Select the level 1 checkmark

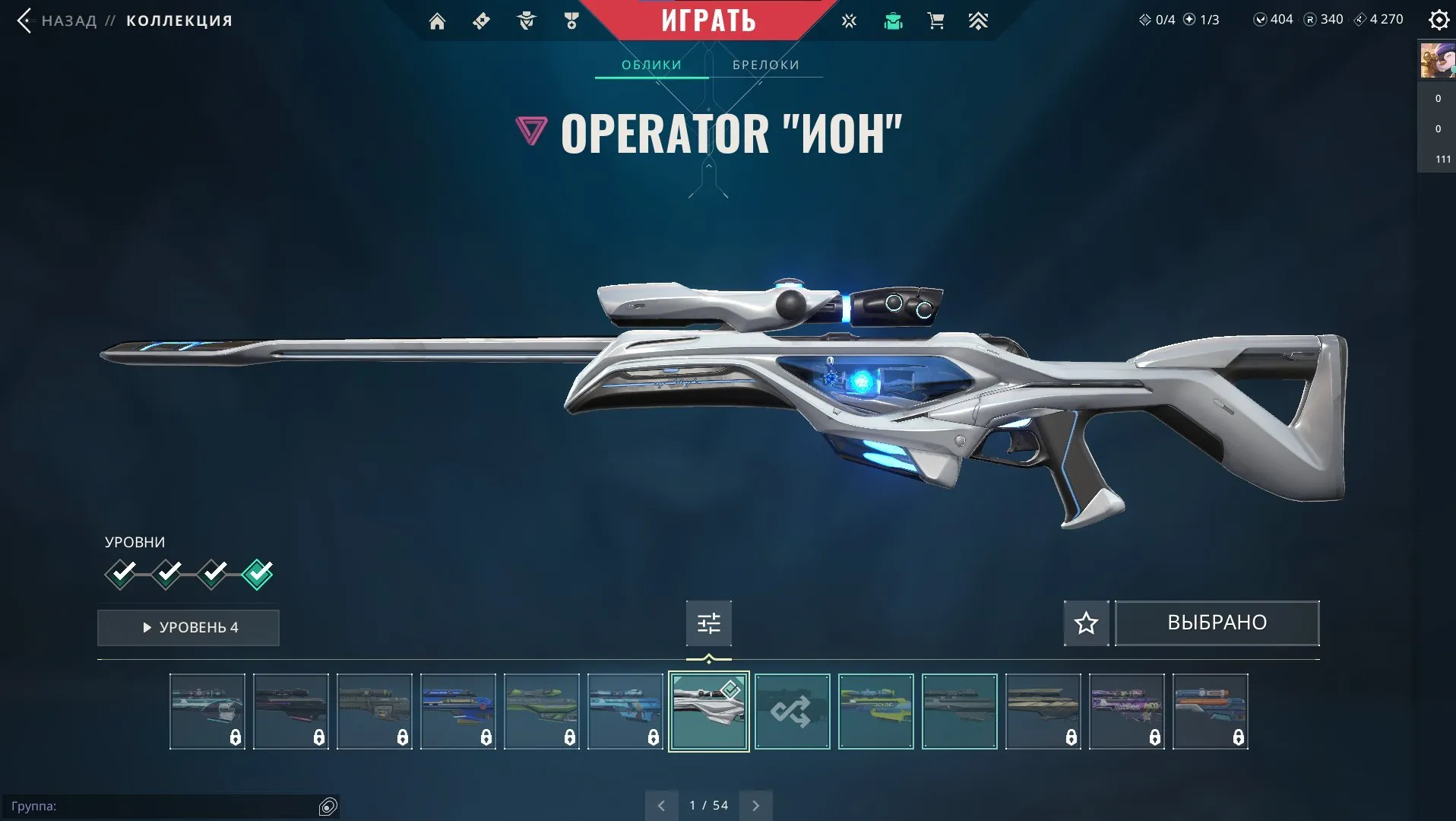coord(122,574)
